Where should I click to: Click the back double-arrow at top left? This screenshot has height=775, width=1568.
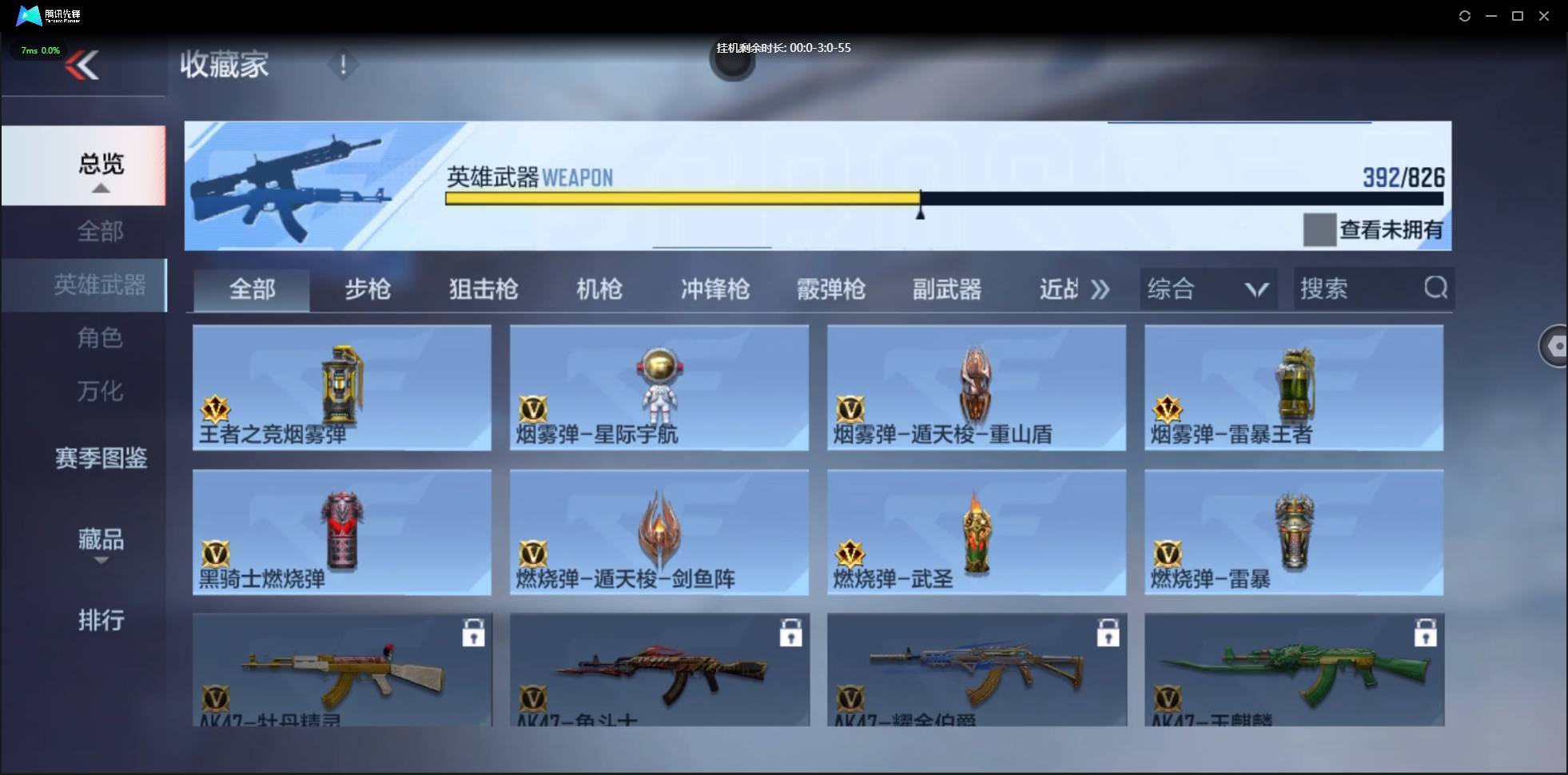point(83,65)
